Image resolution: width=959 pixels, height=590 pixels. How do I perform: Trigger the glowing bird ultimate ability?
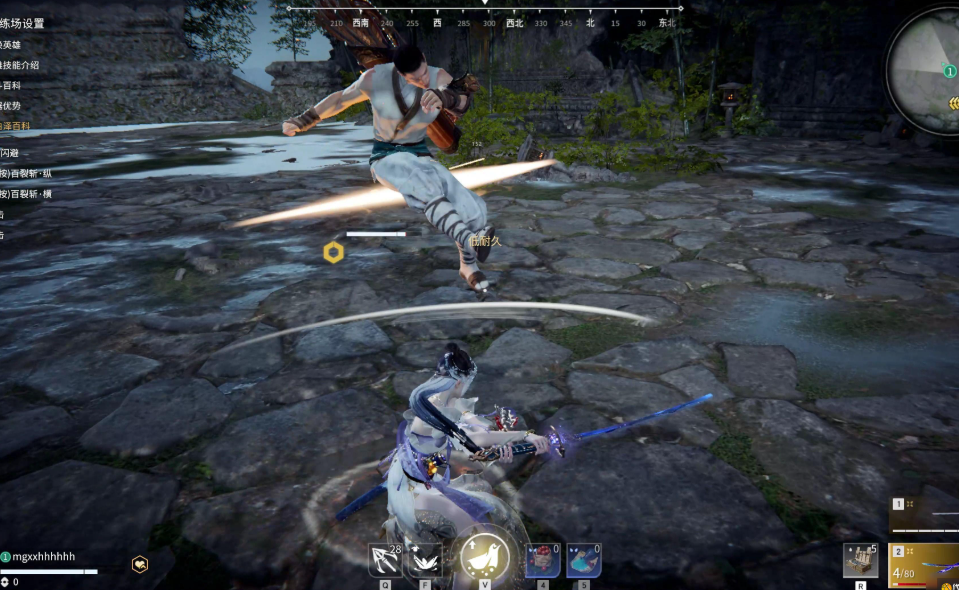(x=485, y=558)
